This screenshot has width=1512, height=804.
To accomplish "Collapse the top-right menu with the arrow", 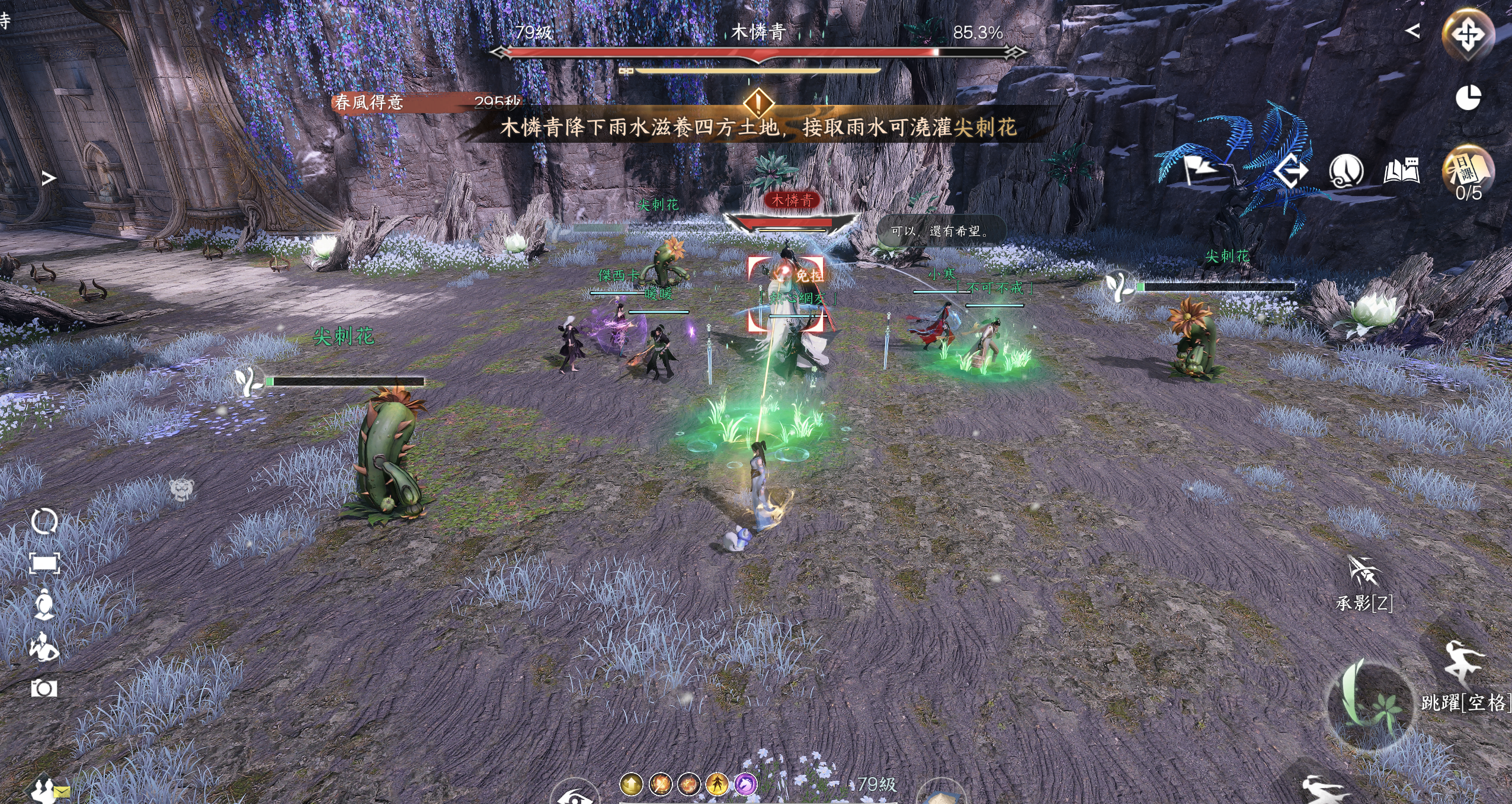I will [1412, 31].
